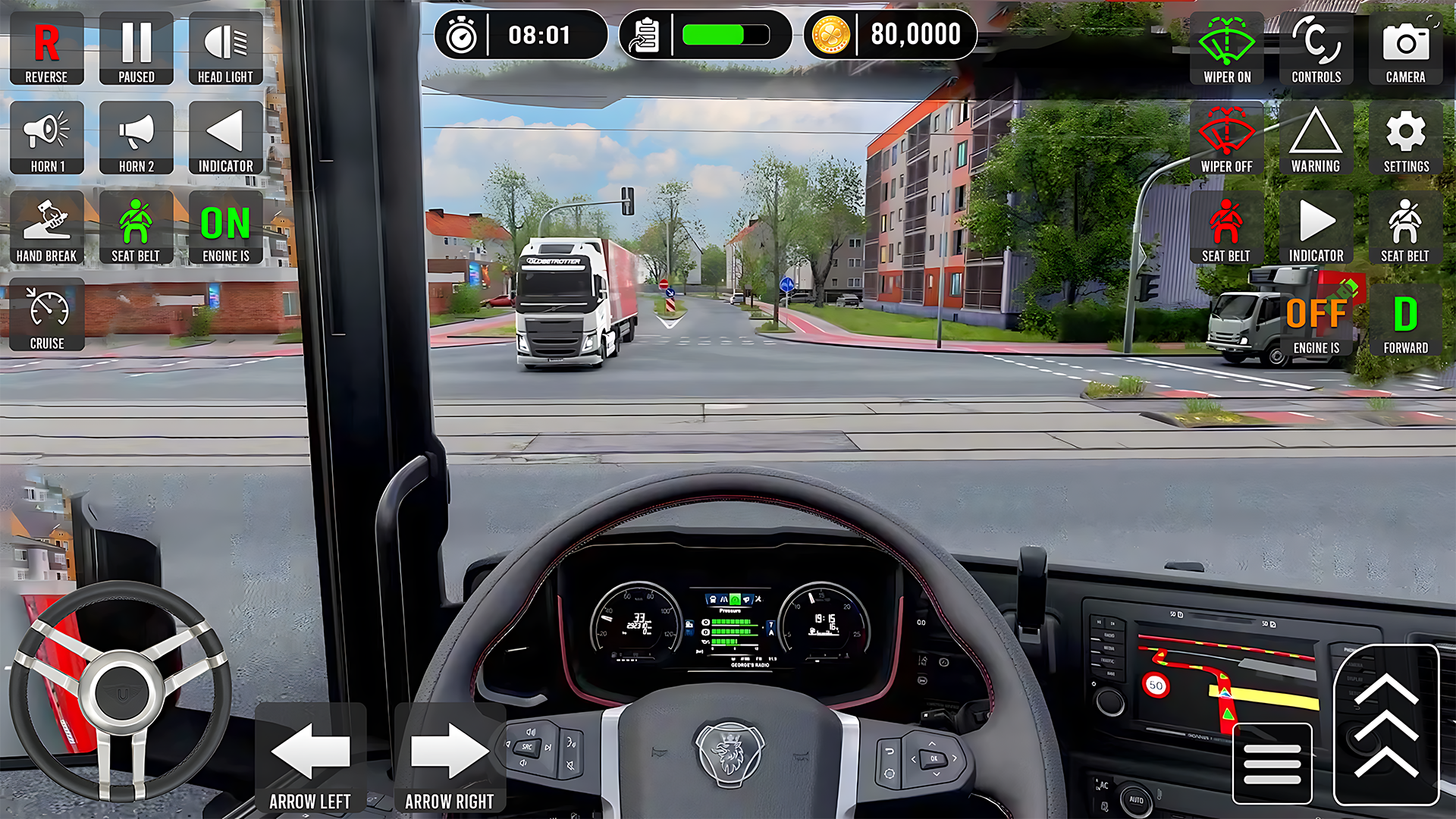This screenshot has width=1456, height=819.
Task: Activate the left Indicator
Action: click(x=225, y=138)
